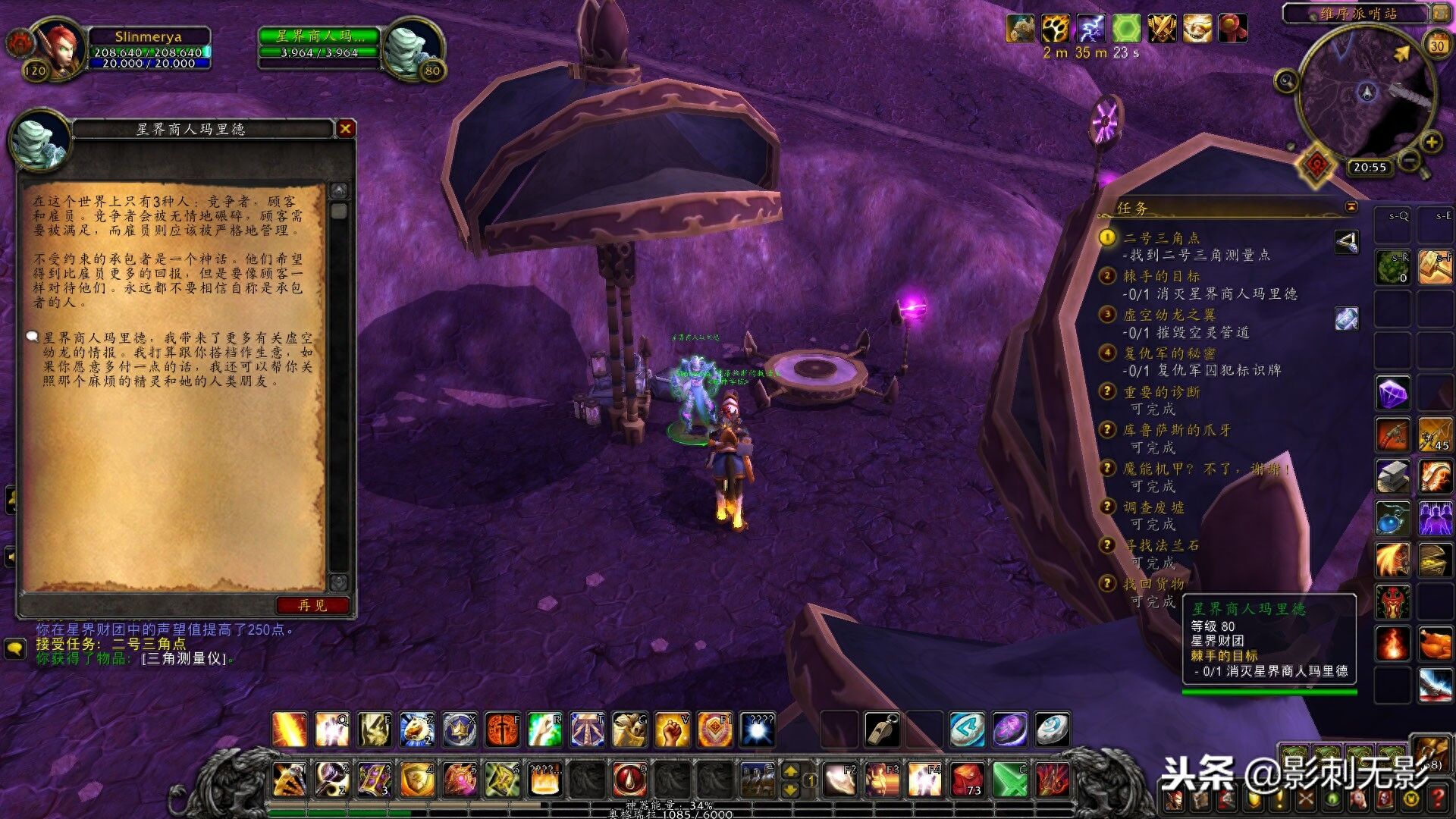The image size is (1456, 819).
Task: Choose the gossip reply about 虚空幼龙 information
Action: point(174,359)
